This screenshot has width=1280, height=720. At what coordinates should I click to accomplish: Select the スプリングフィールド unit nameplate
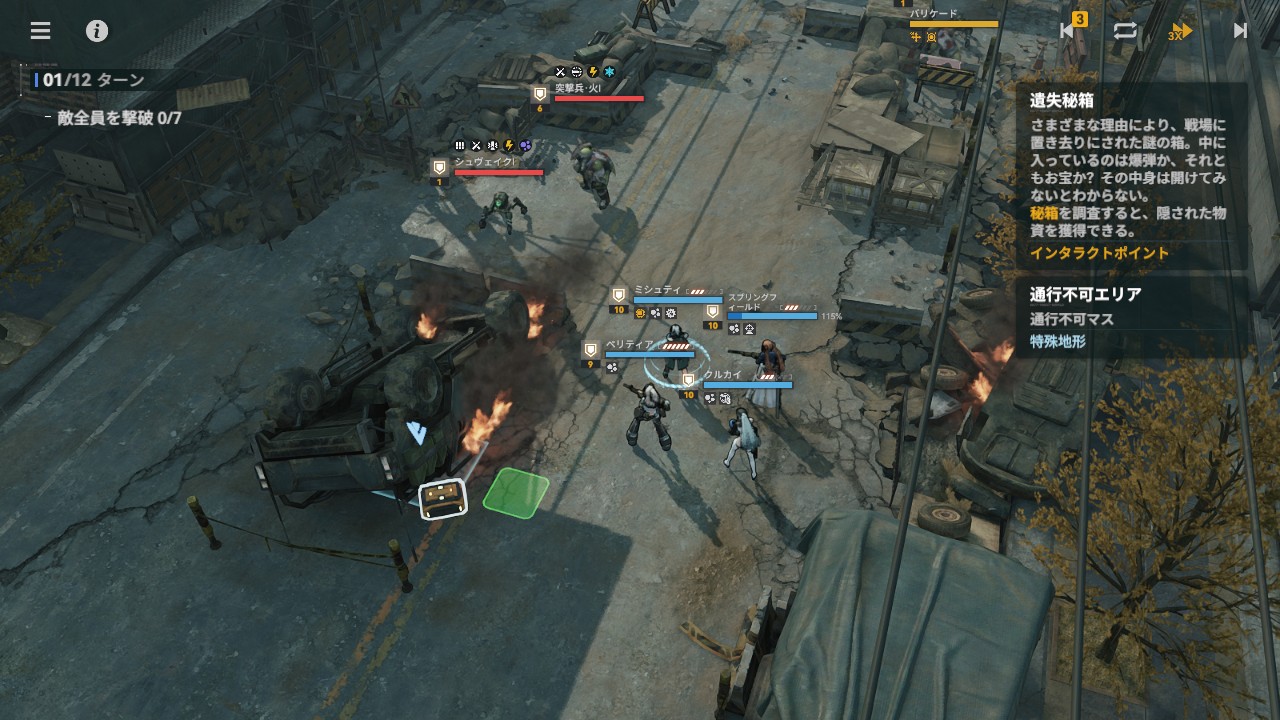tap(752, 302)
